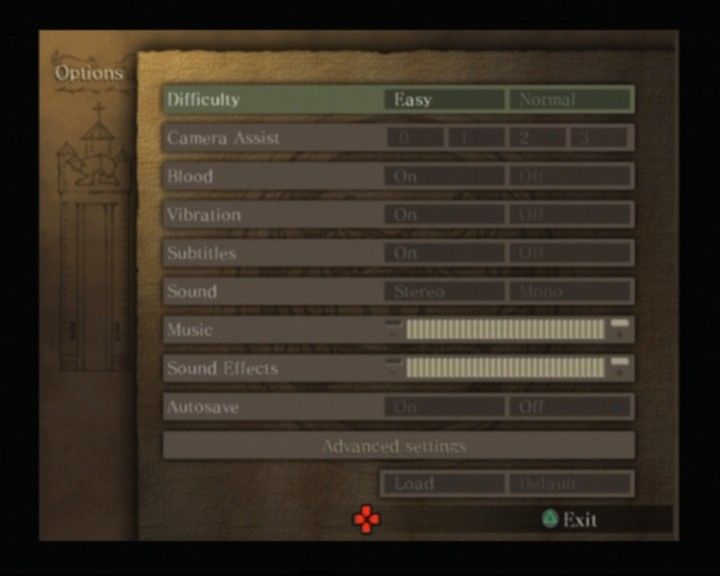This screenshot has height=576, width=720.
Task: Set Camera Assist to 2
Action: pos(537,138)
